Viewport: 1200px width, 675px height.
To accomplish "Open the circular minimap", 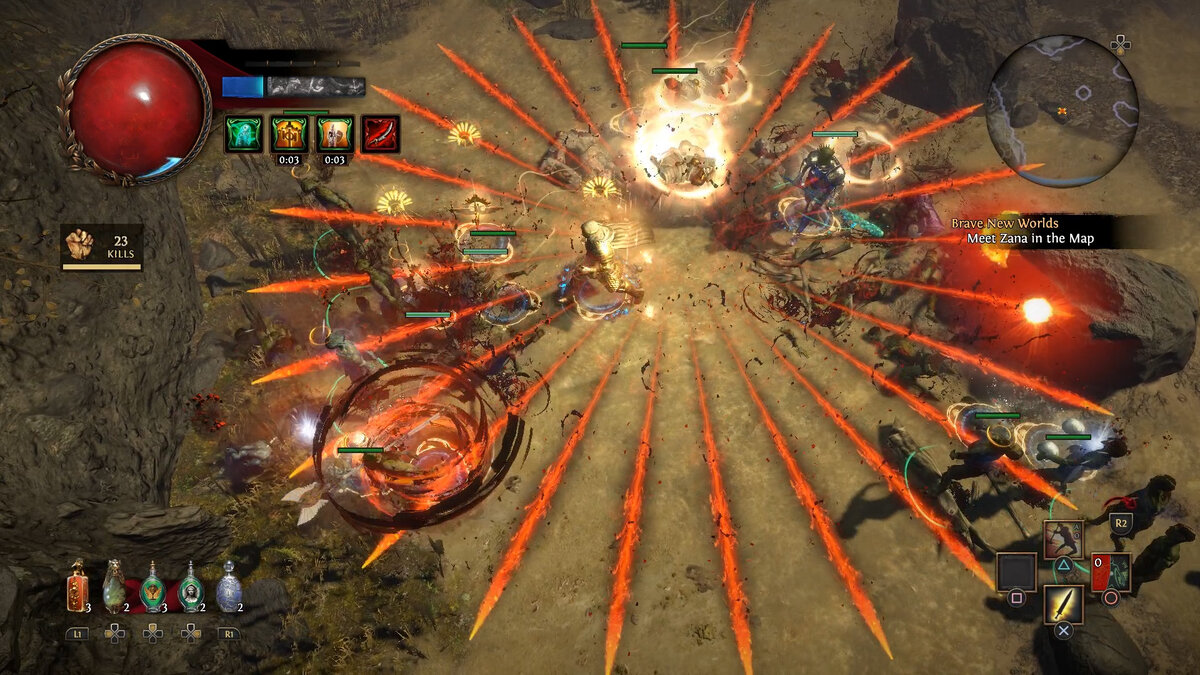I will (x=1062, y=110).
